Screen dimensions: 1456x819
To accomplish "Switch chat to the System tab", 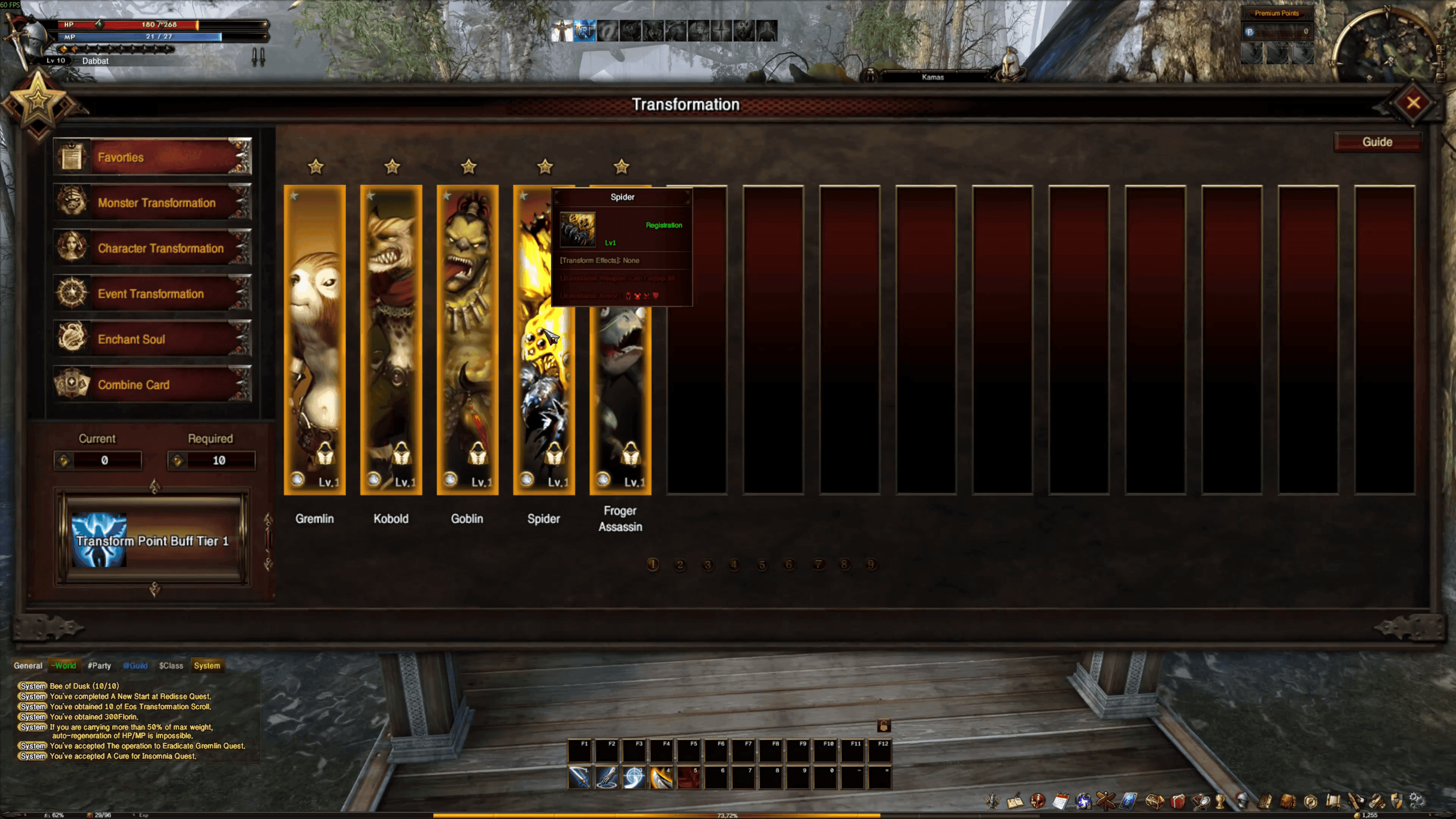I will point(207,666).
